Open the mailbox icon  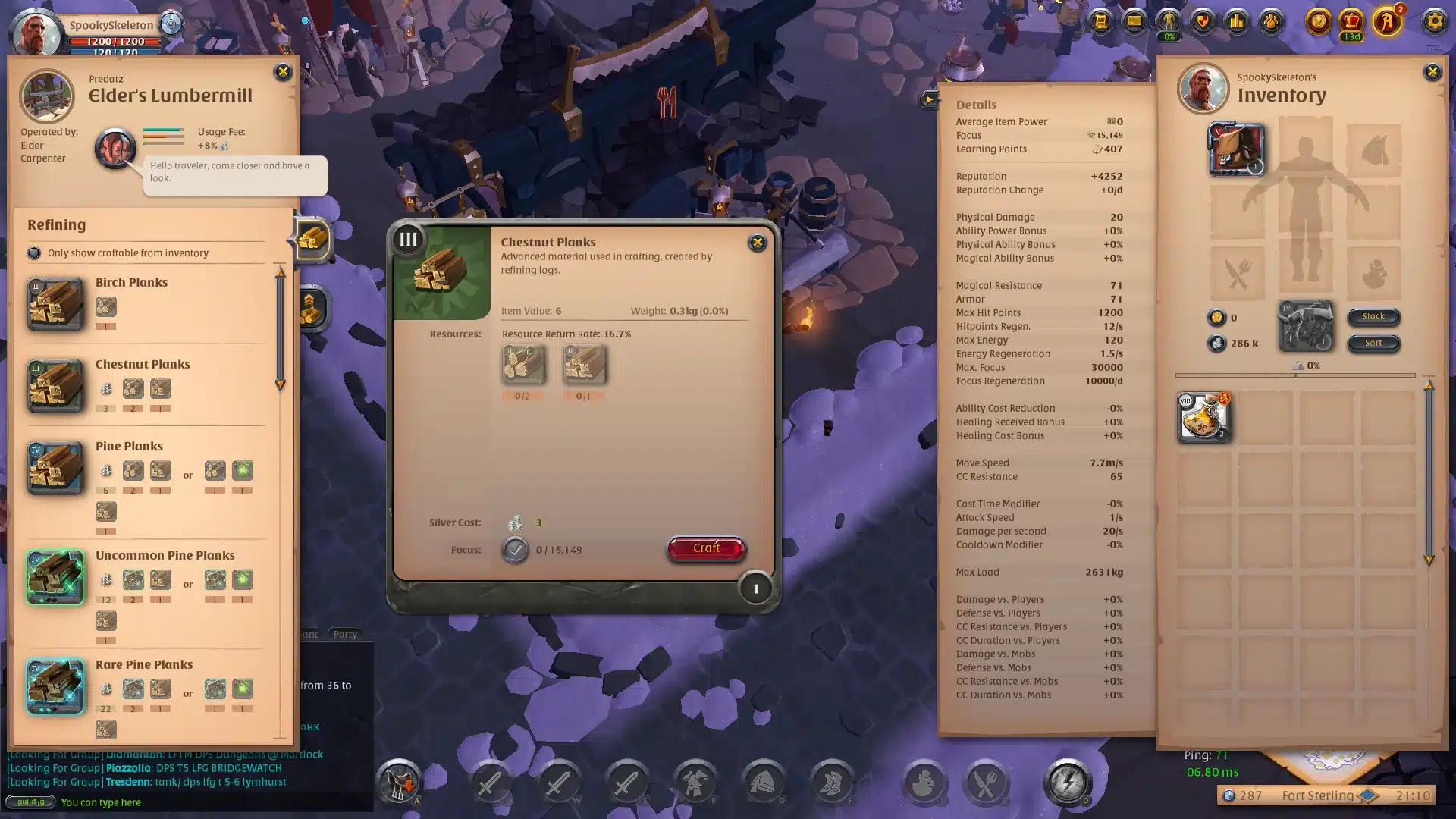(x=1133, y=22)
